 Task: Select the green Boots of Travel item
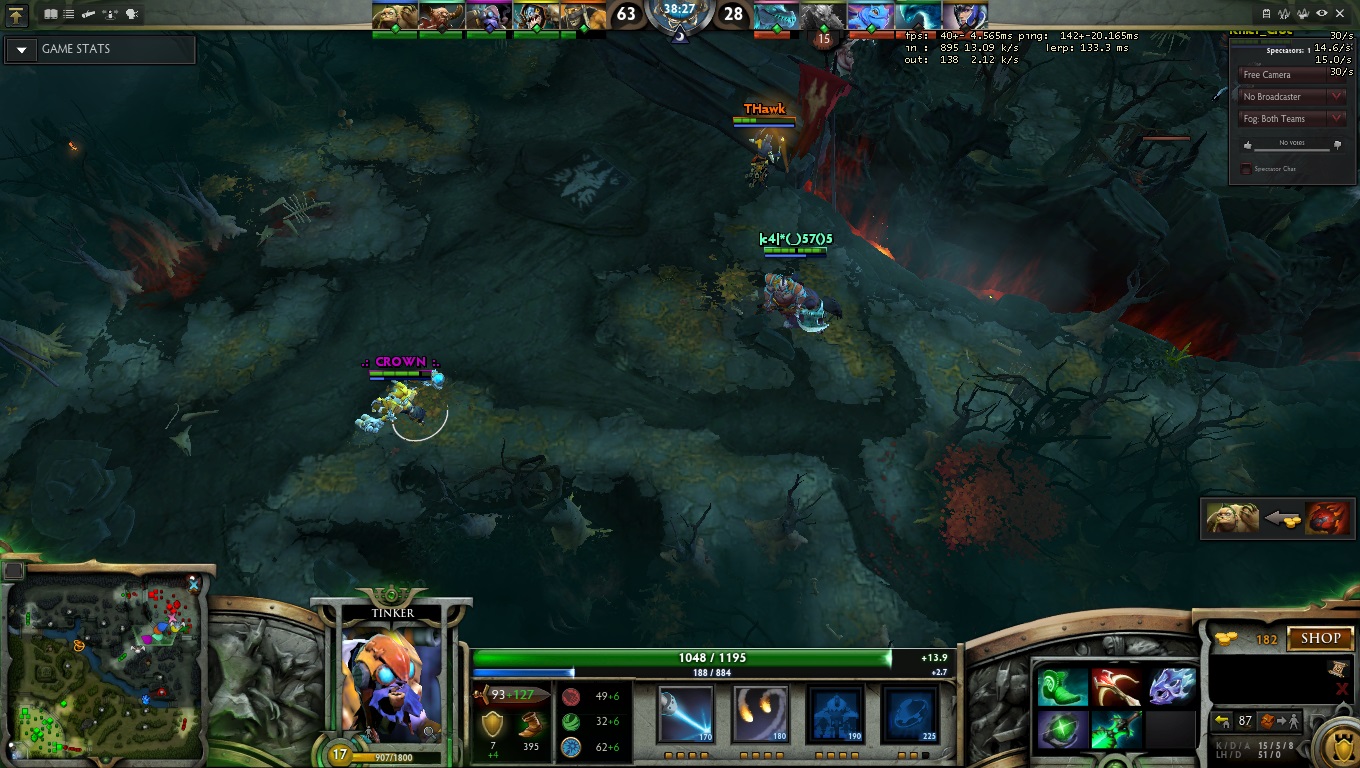tap(1060, 688)
